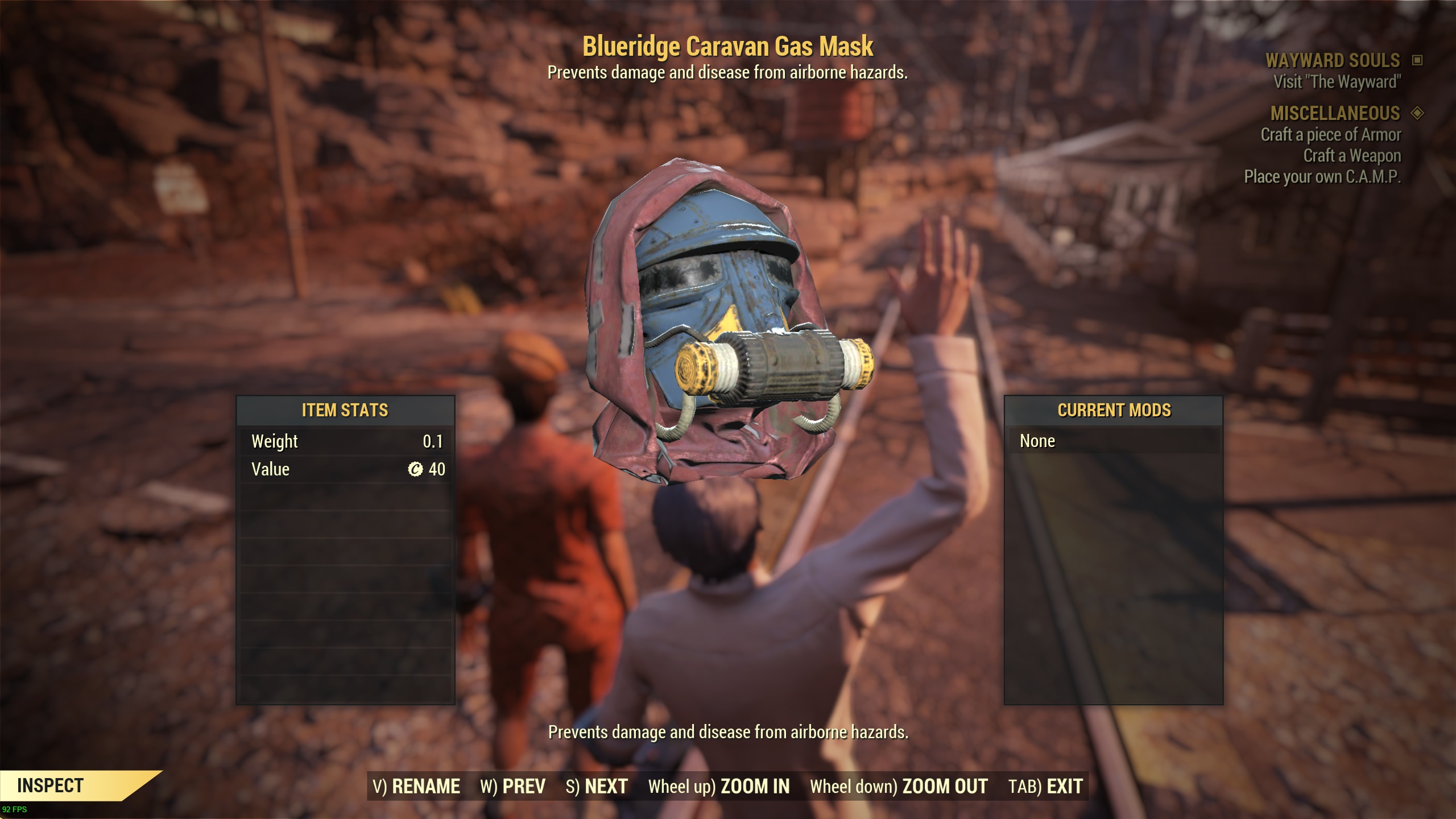This screenshot has width=1456, height=819.
Task: Click 'None' under CURRENT MODS
Action: pyautogui.click(x=1039, y=441)
